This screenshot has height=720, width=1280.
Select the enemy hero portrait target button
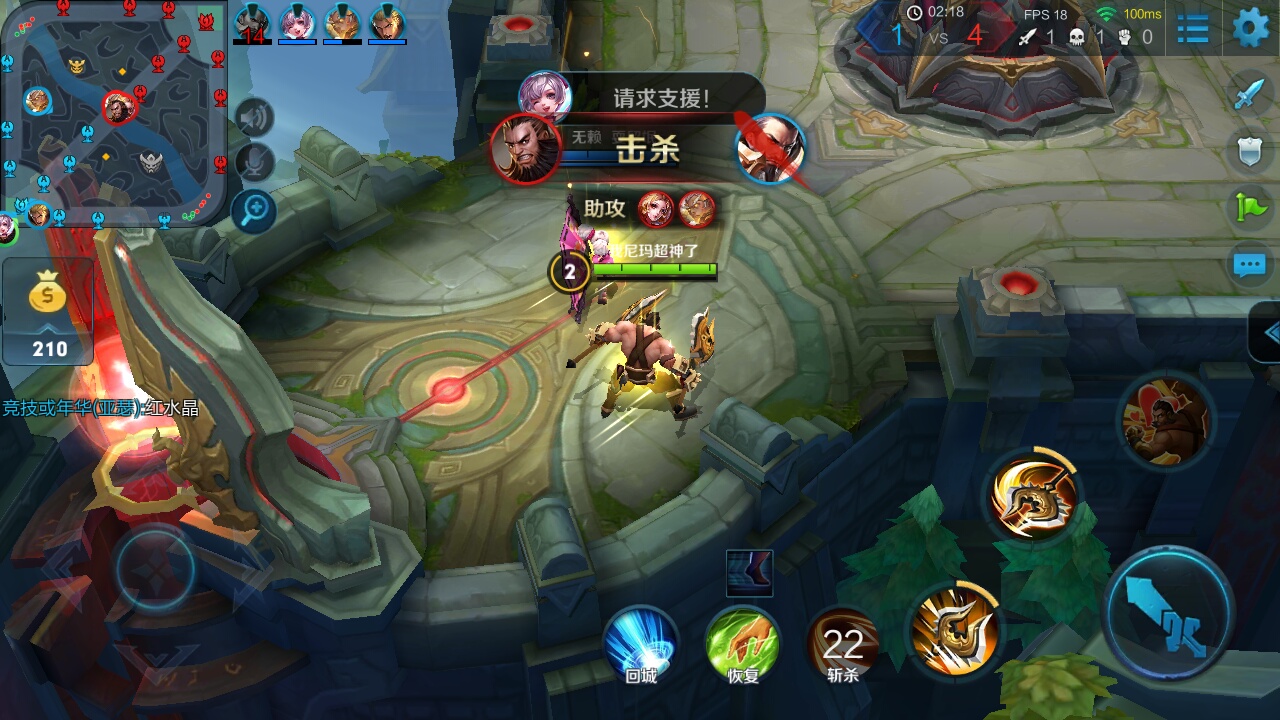pos(1164,422)
